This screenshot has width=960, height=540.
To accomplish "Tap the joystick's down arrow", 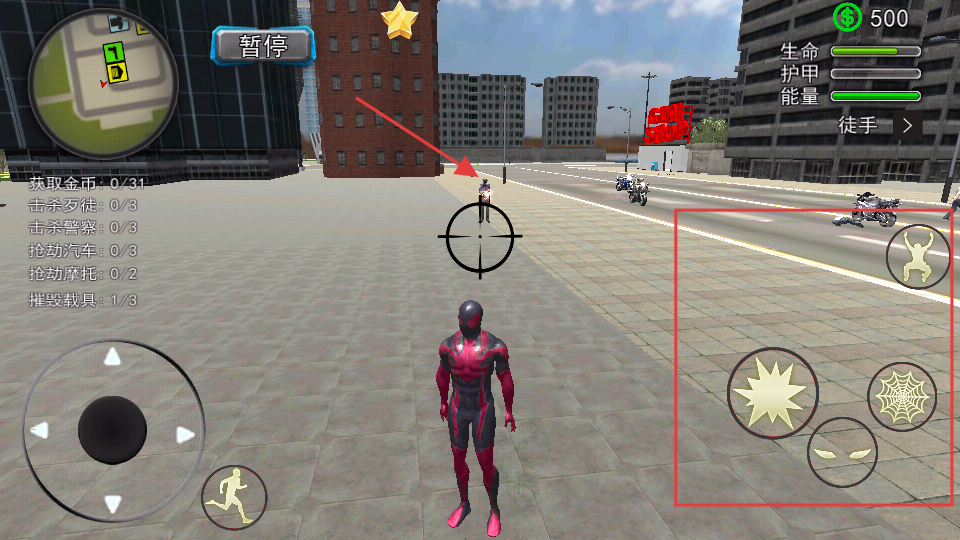I will (x=113, y=505).
